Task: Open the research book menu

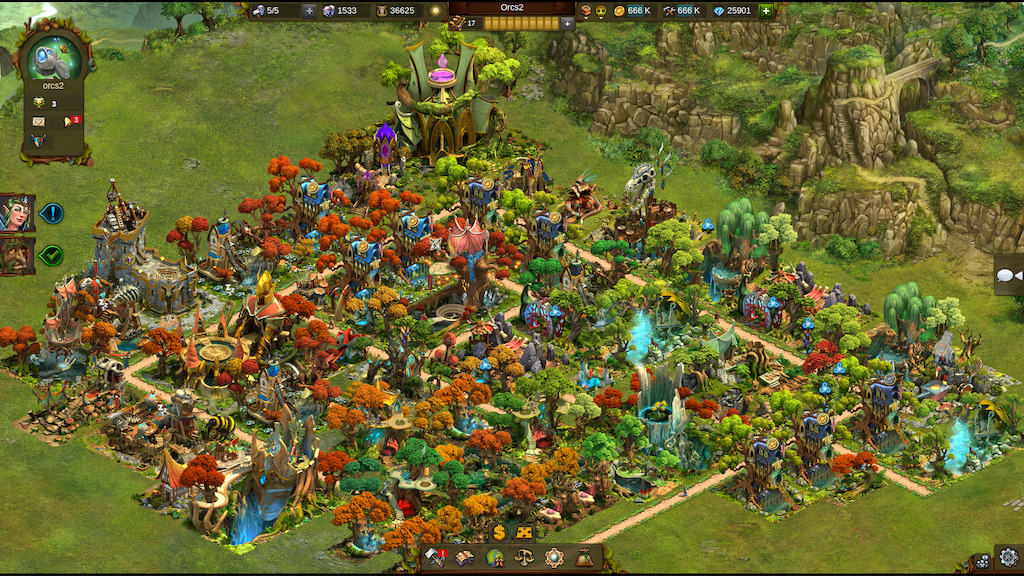Action: (x=465, y=558)
